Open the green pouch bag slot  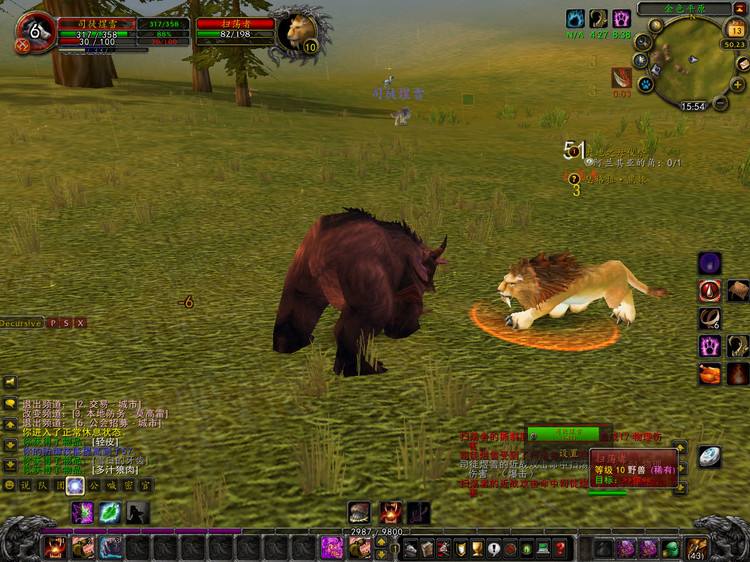pyautogui.click(x=671, y=547)
